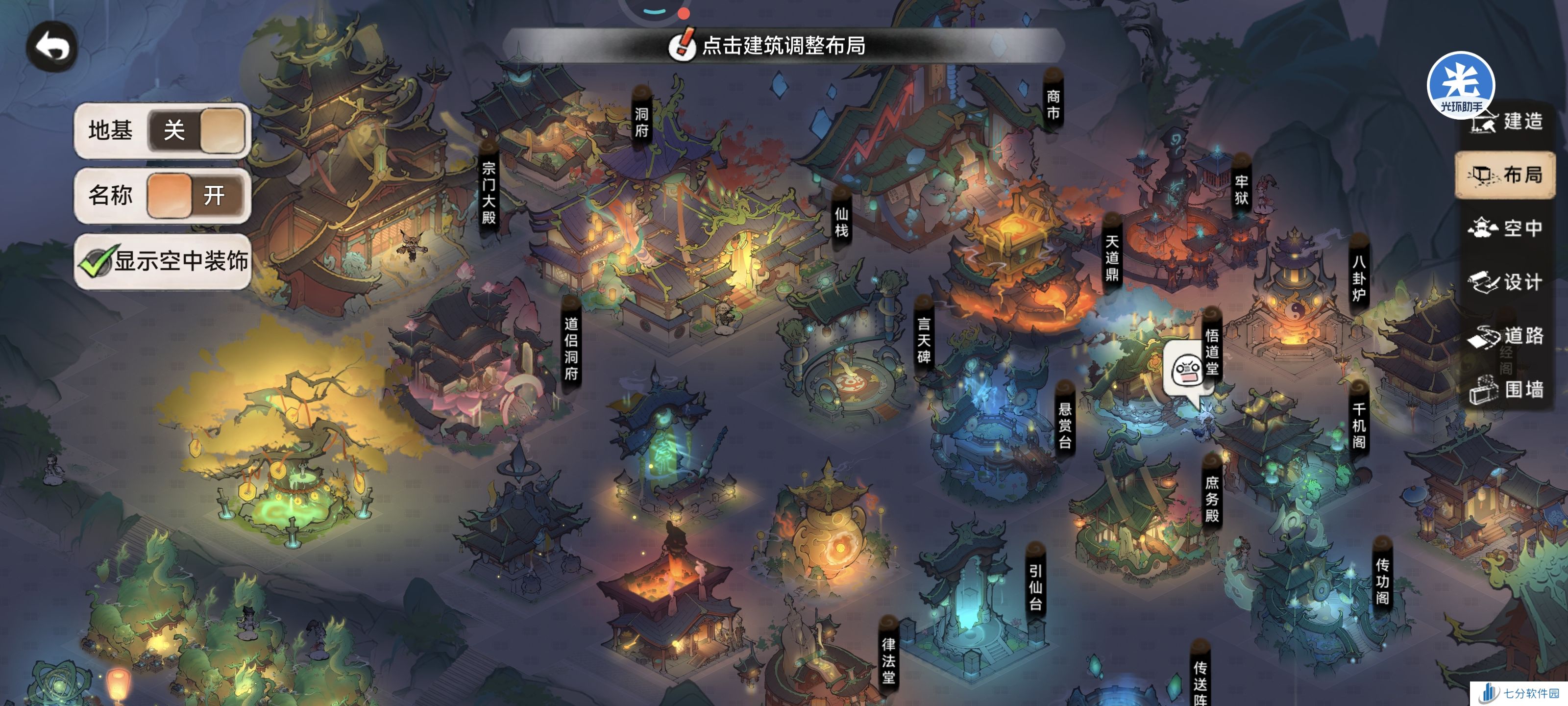
Task: Go back using the return arrow
Action: pos(52,47)
